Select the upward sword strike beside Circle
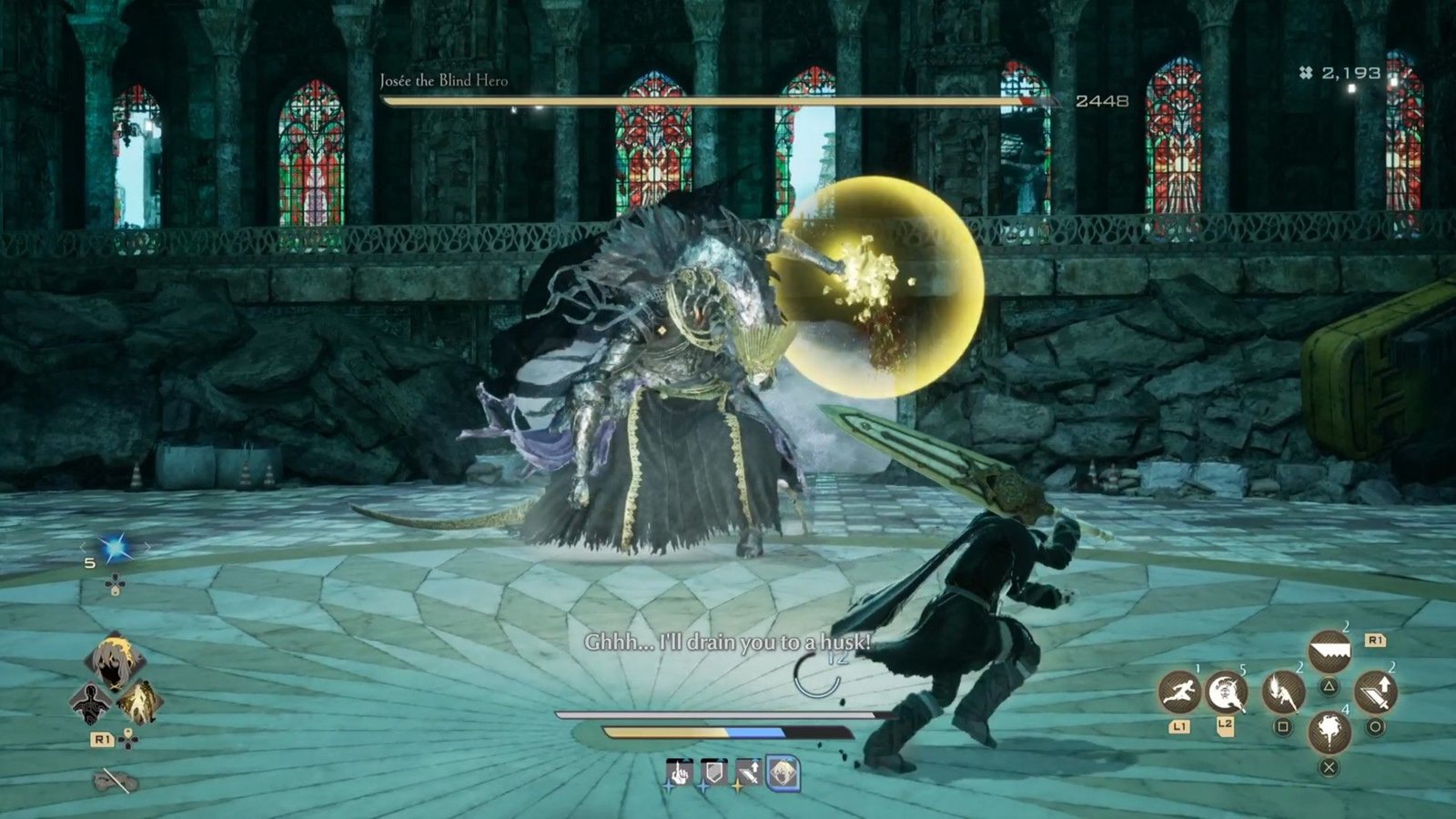 1377,693
